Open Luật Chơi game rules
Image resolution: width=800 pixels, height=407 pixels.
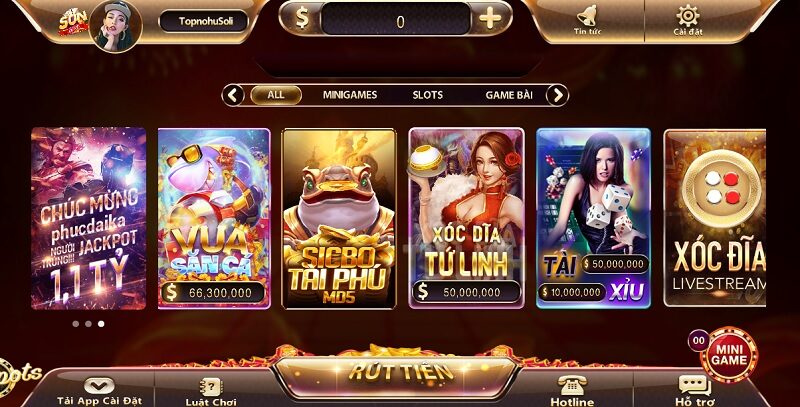[211, 390]
